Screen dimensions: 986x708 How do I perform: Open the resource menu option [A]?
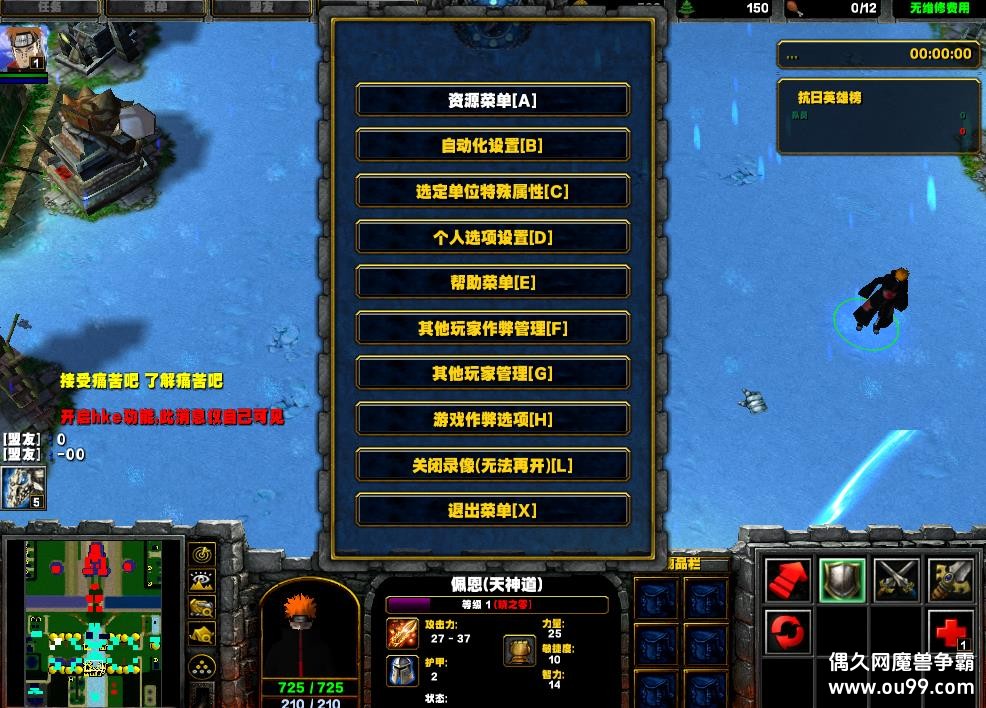492,100
